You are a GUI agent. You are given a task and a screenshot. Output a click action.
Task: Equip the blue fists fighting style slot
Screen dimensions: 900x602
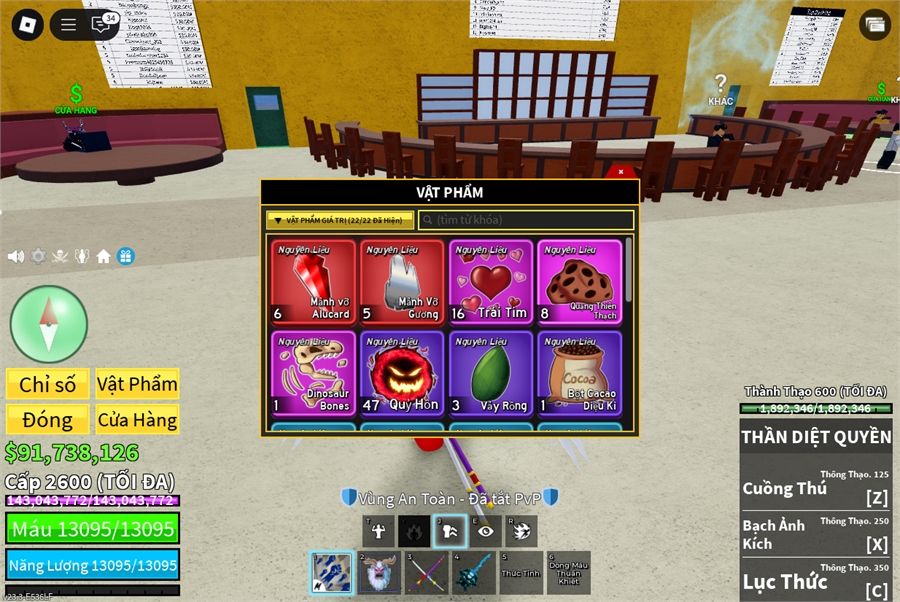(331, 572)
